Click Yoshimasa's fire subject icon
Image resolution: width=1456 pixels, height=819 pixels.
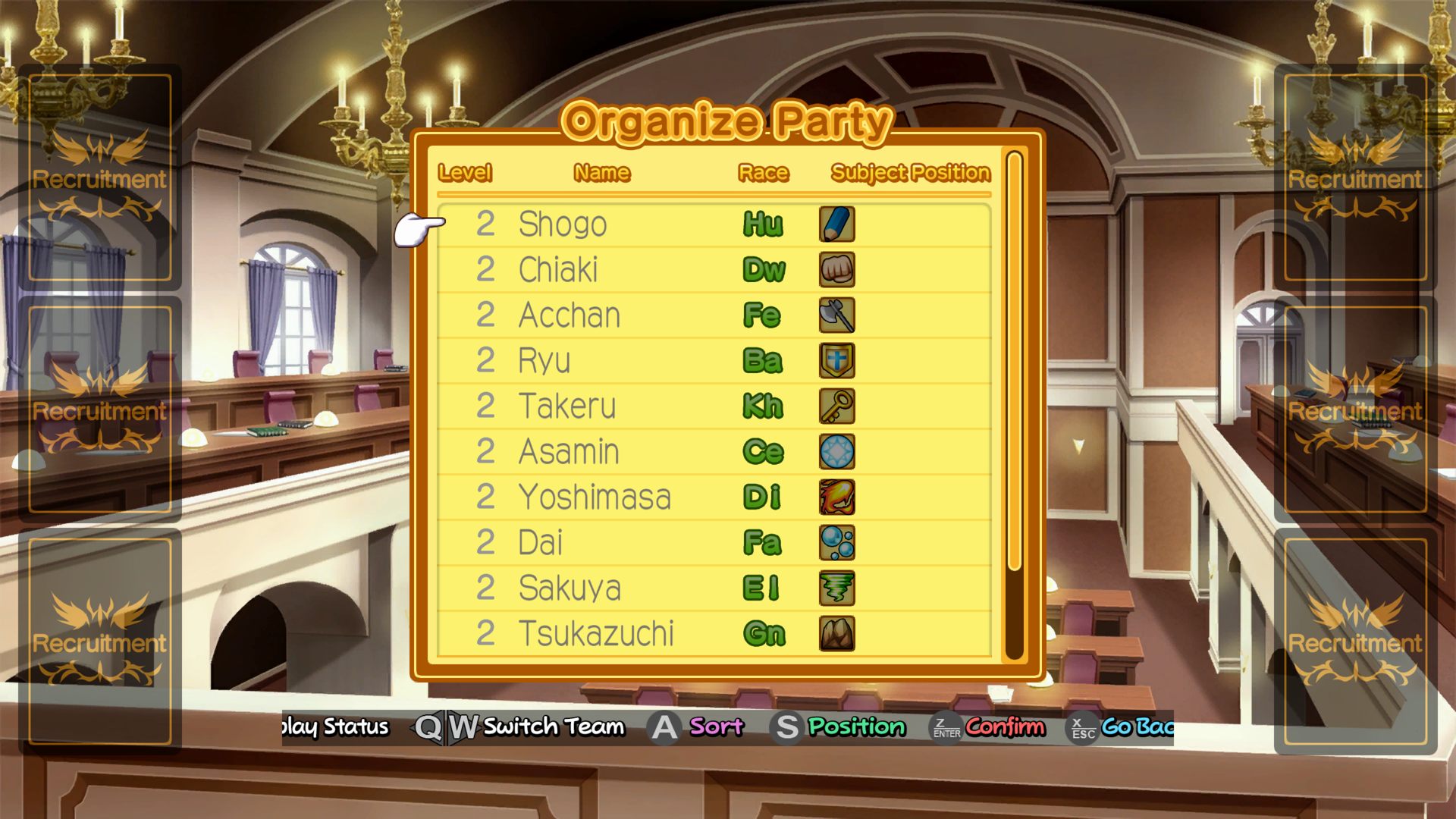(837, 497)
